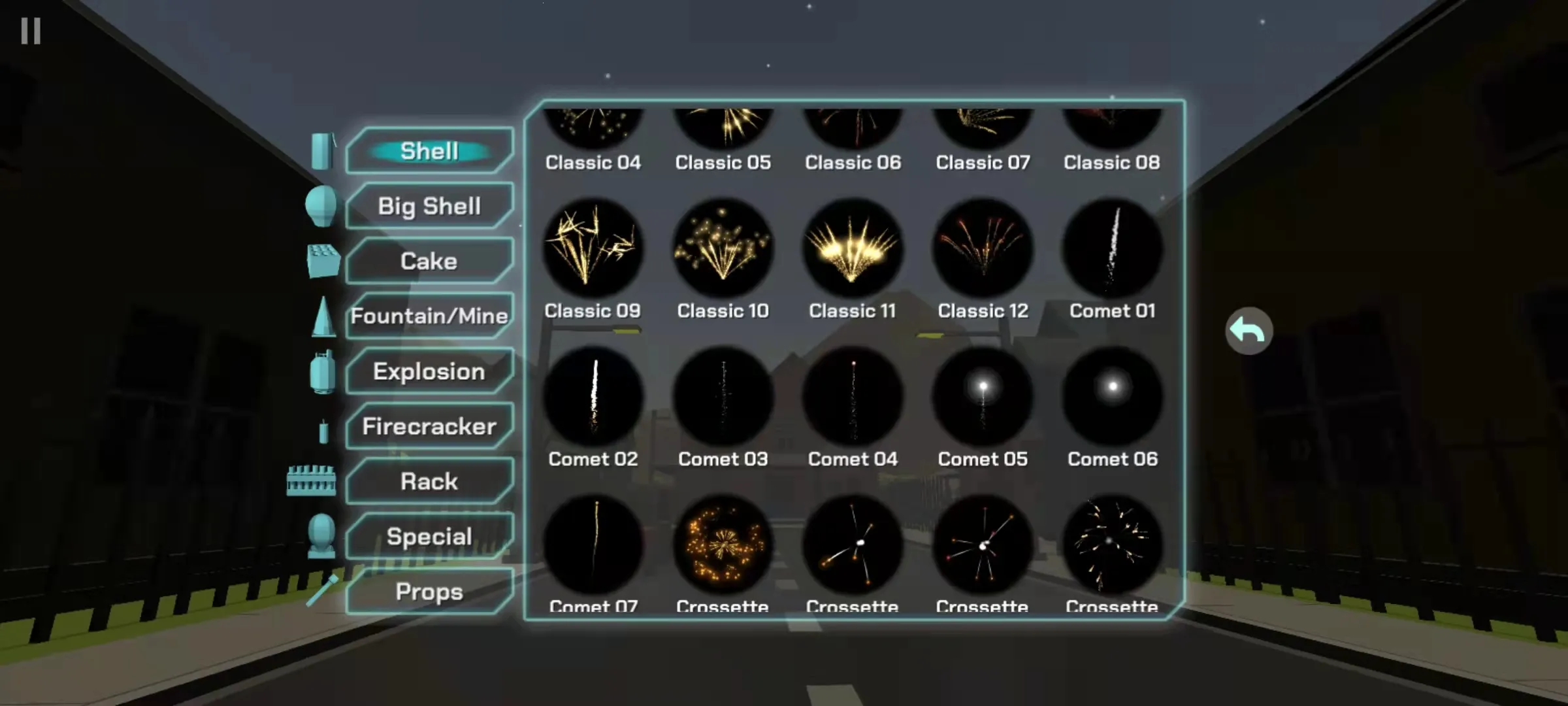This screenshot has width=1568, height=706.
Task: Select the Classic 12 shell
Action: click(983, 248)
